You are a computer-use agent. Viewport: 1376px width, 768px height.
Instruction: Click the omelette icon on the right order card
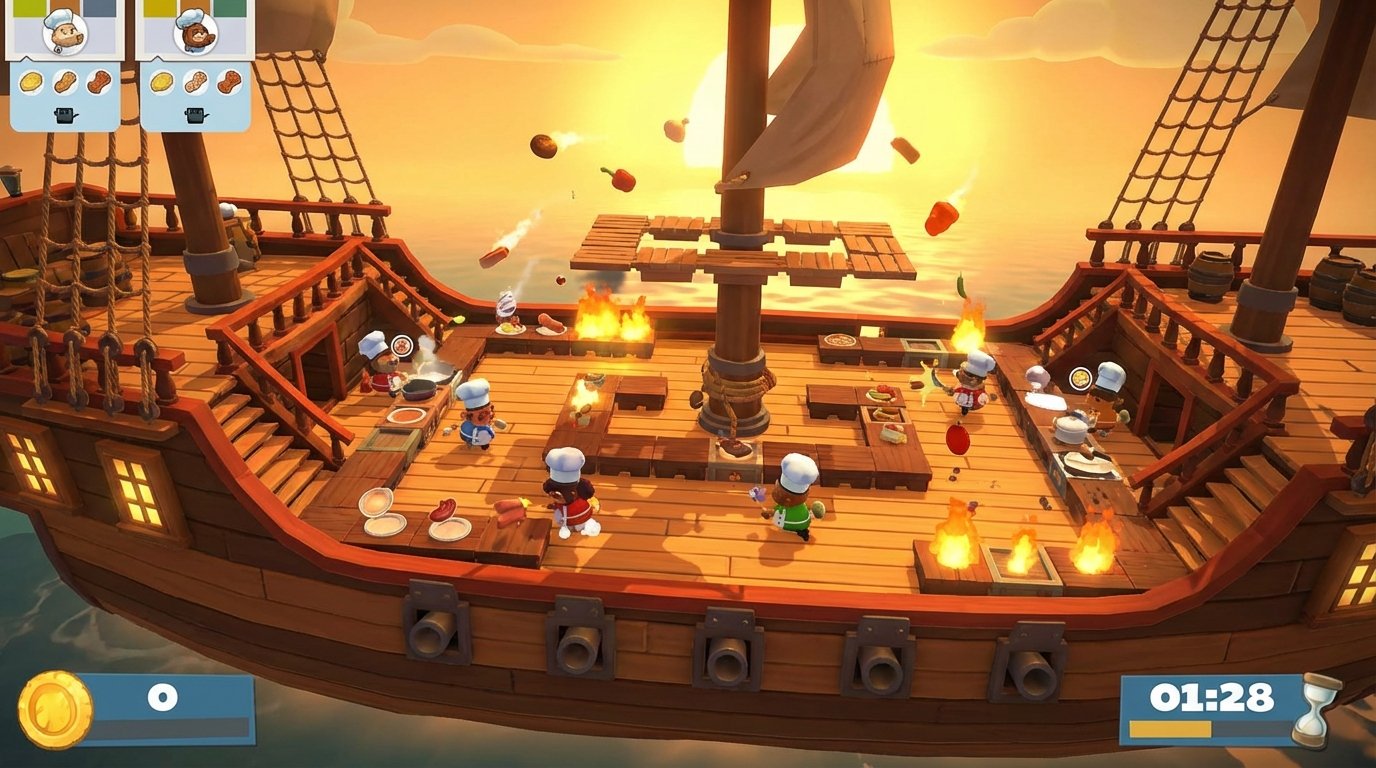coord(161,83)
